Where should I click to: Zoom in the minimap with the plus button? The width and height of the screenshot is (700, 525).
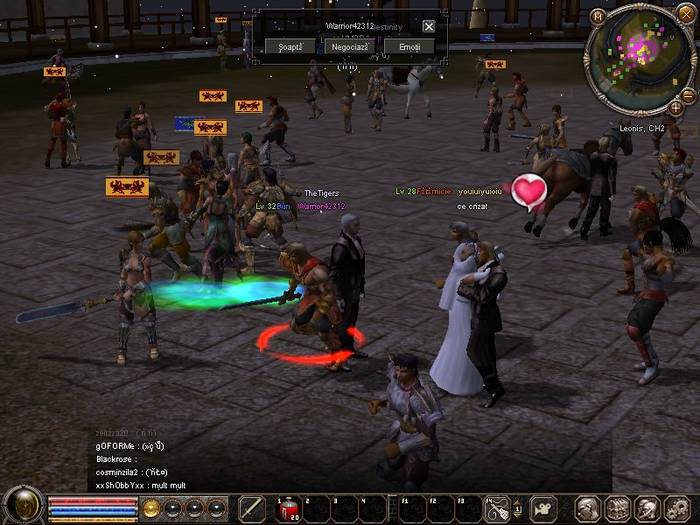(676, 107)
